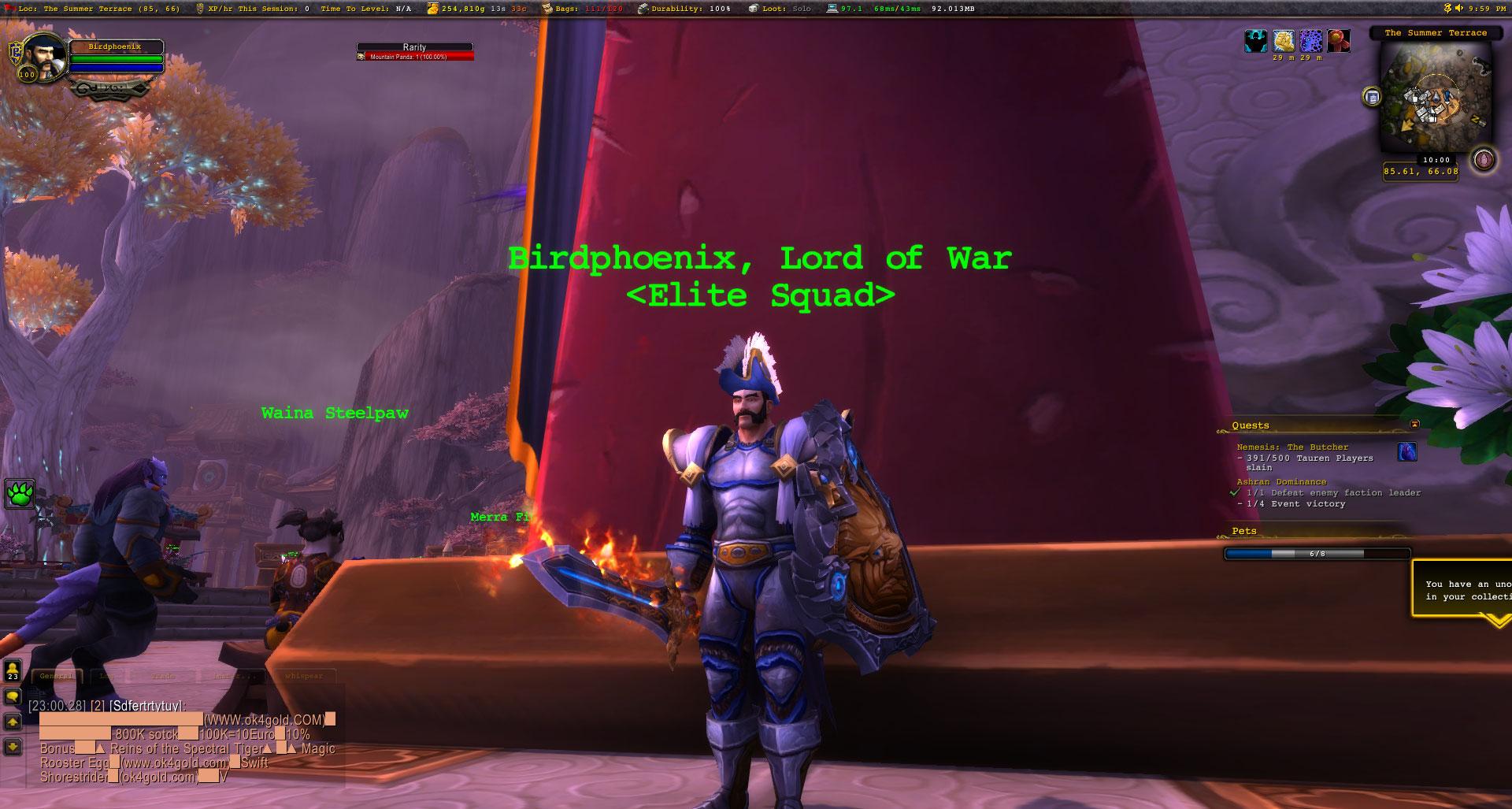Click the Sdfertrtytuy player name in chat
This screenshot has height=809, width=1512.
146,706
